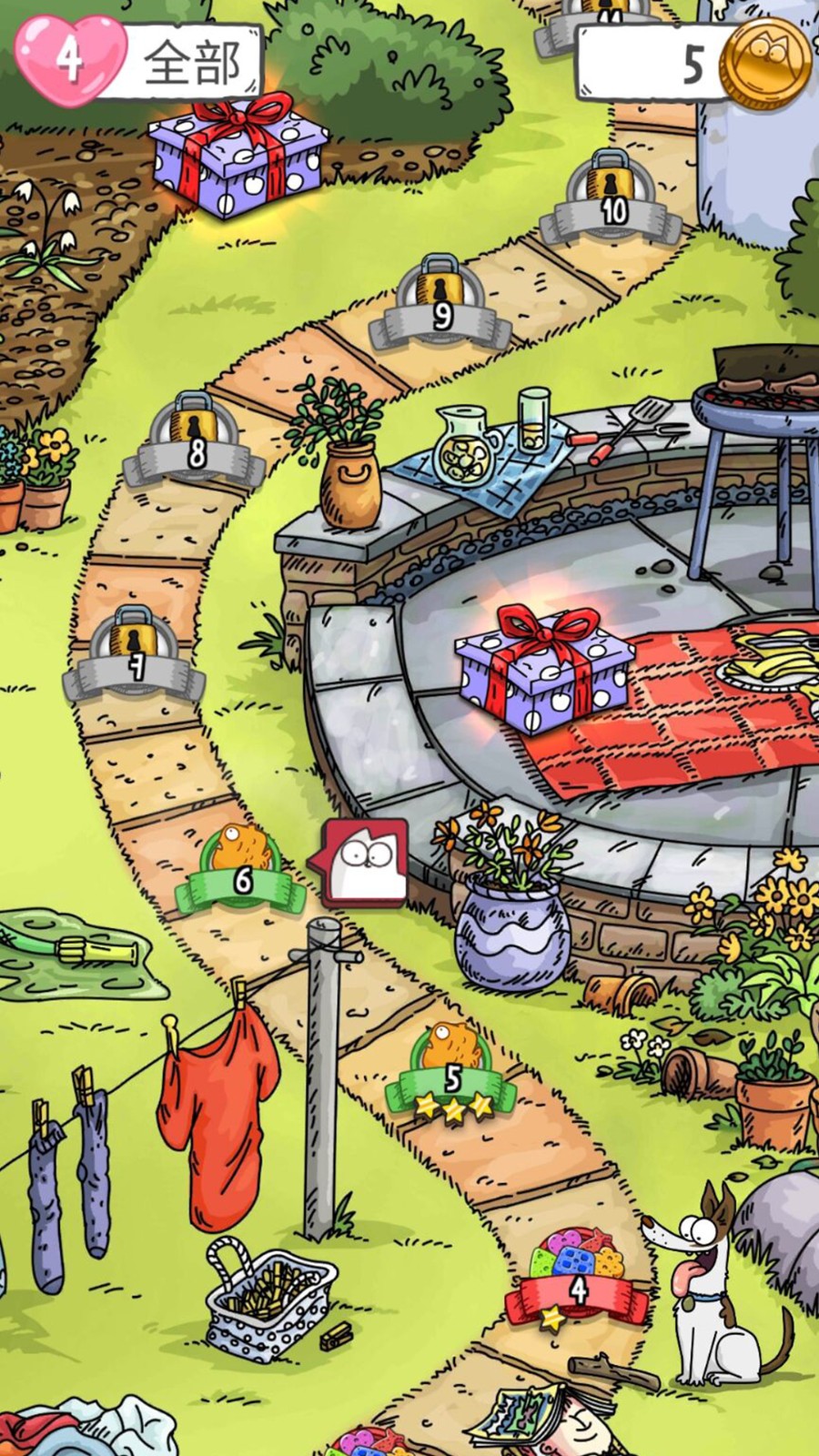The height and width of the screenshot is (1456, 819).
Task: Open the gift box on the patio
Action: click(x=543, y=669)
